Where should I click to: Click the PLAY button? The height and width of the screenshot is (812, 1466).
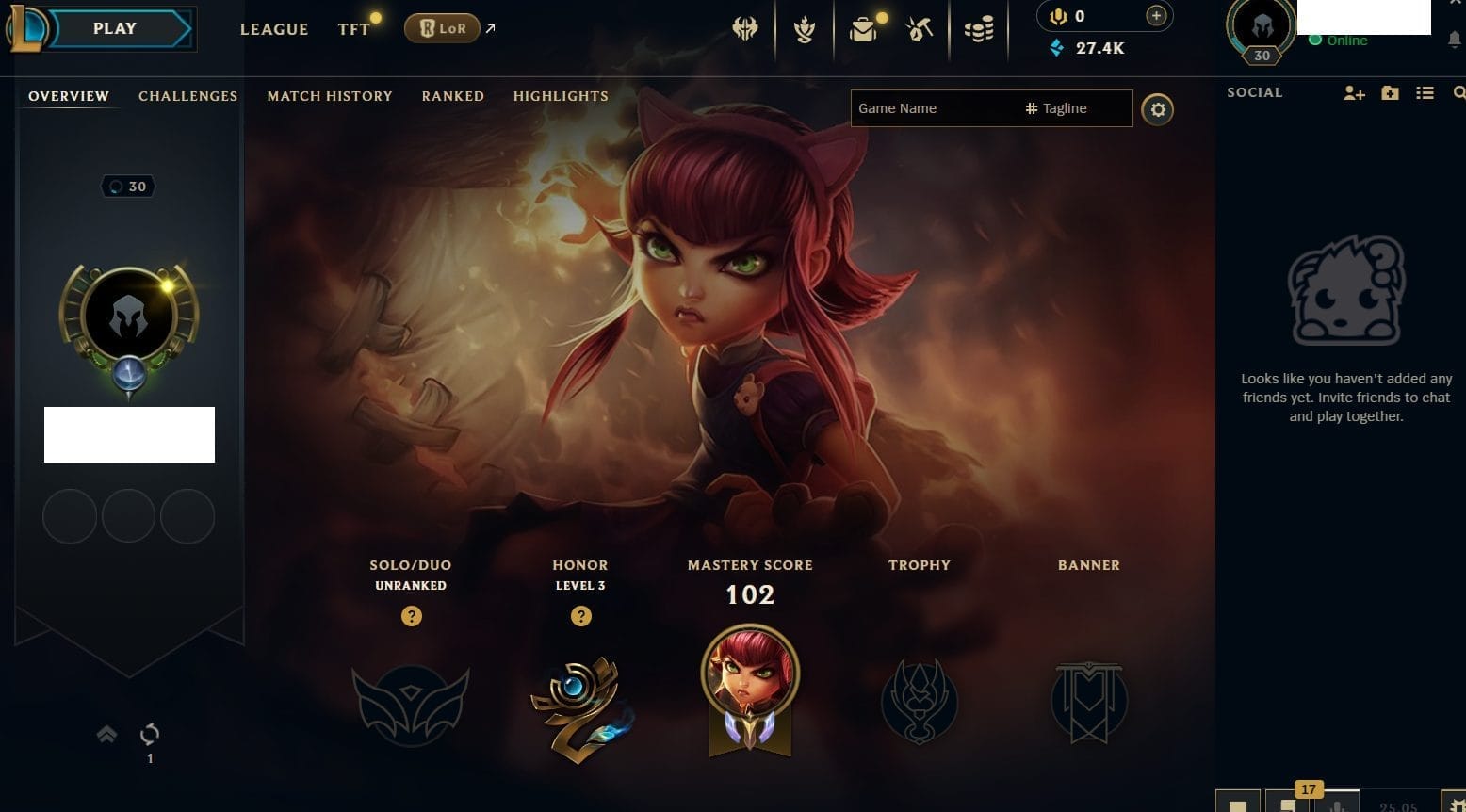pyautogui.click(x=115, y=29)
